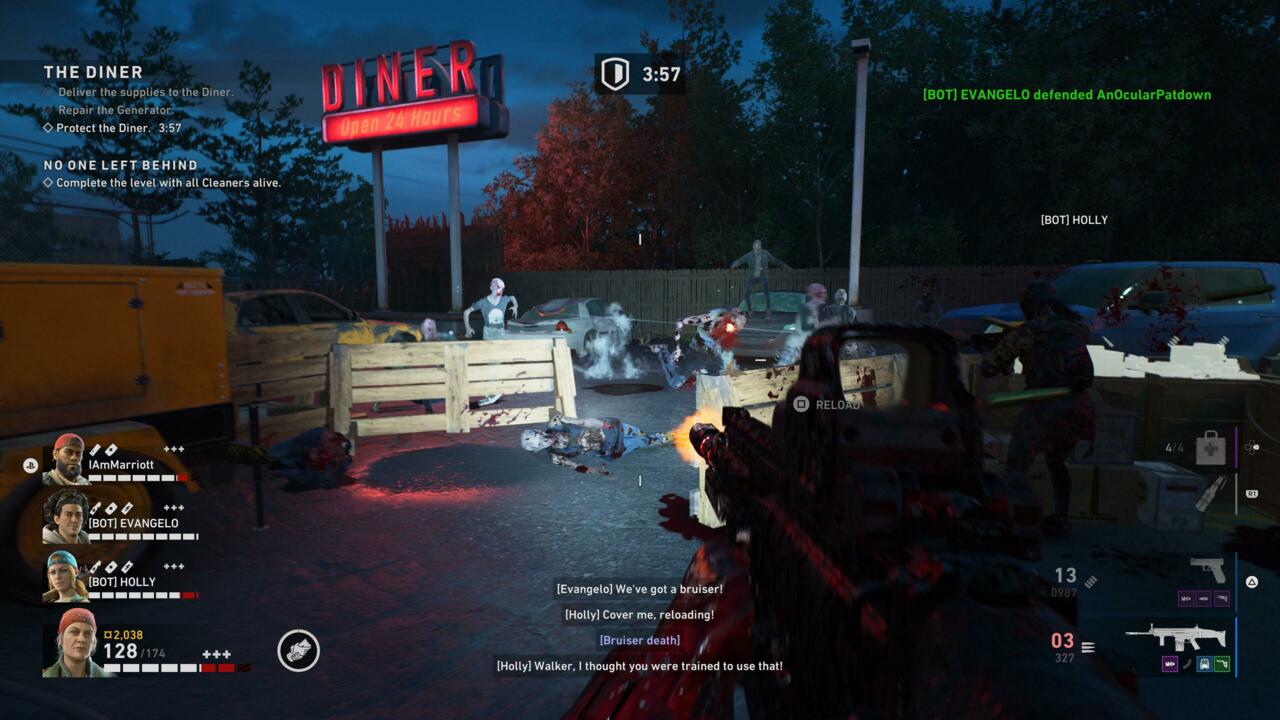Click IAmMarriott's teammate portrait
The height and width of the screenshot is (720, 1280).
coord(65,459)
